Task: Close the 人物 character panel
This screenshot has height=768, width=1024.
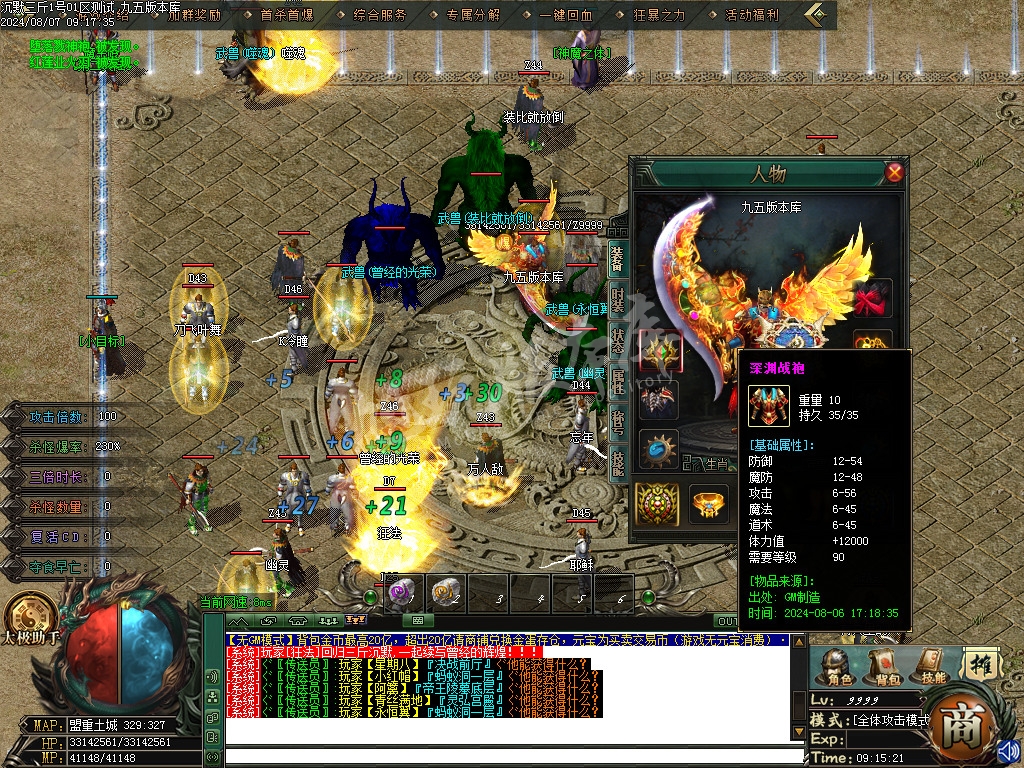Action: pos(894,172)
